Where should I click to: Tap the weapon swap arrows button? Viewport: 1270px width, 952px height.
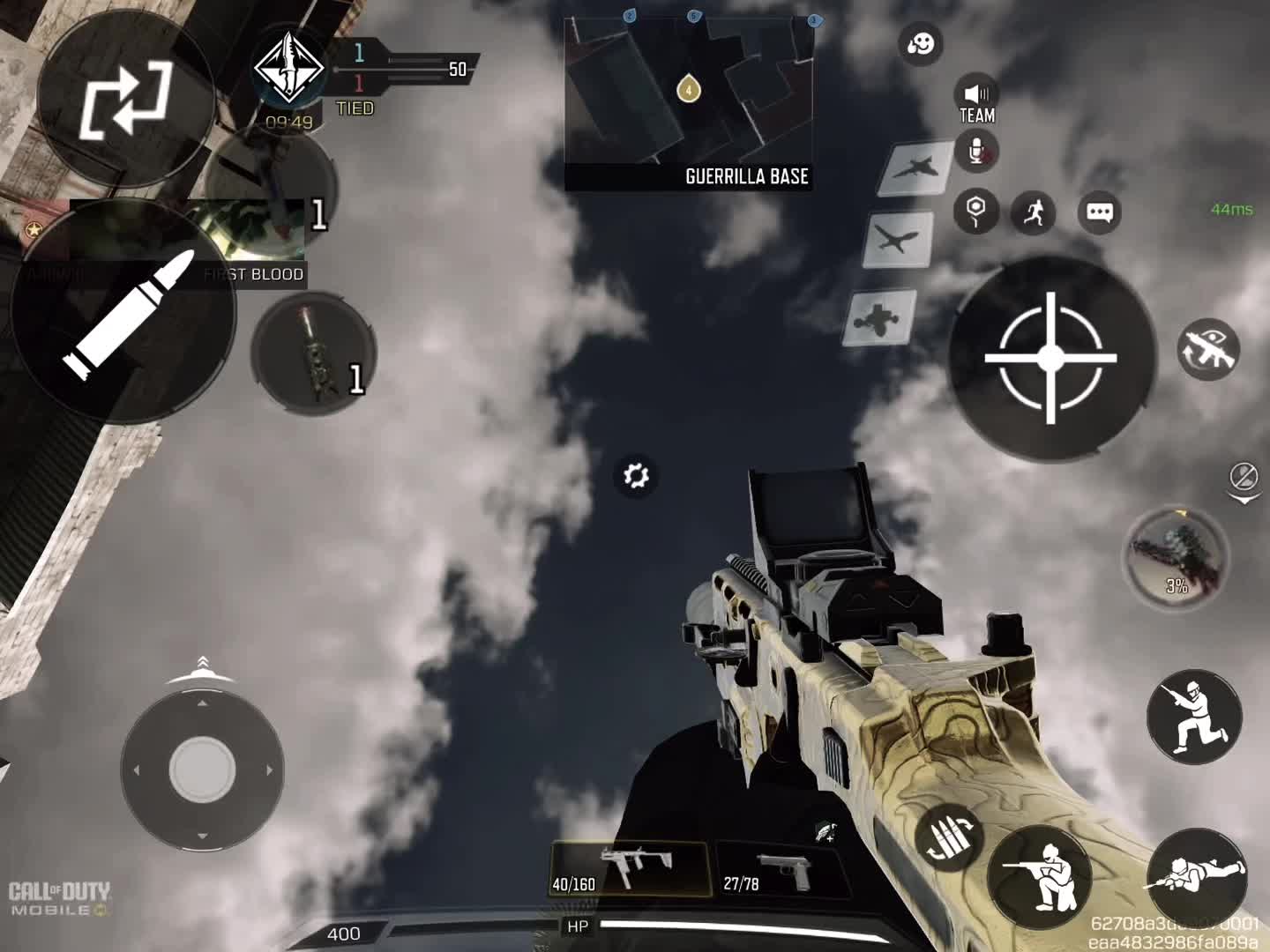pyautogui.click(x=125, y=100)
